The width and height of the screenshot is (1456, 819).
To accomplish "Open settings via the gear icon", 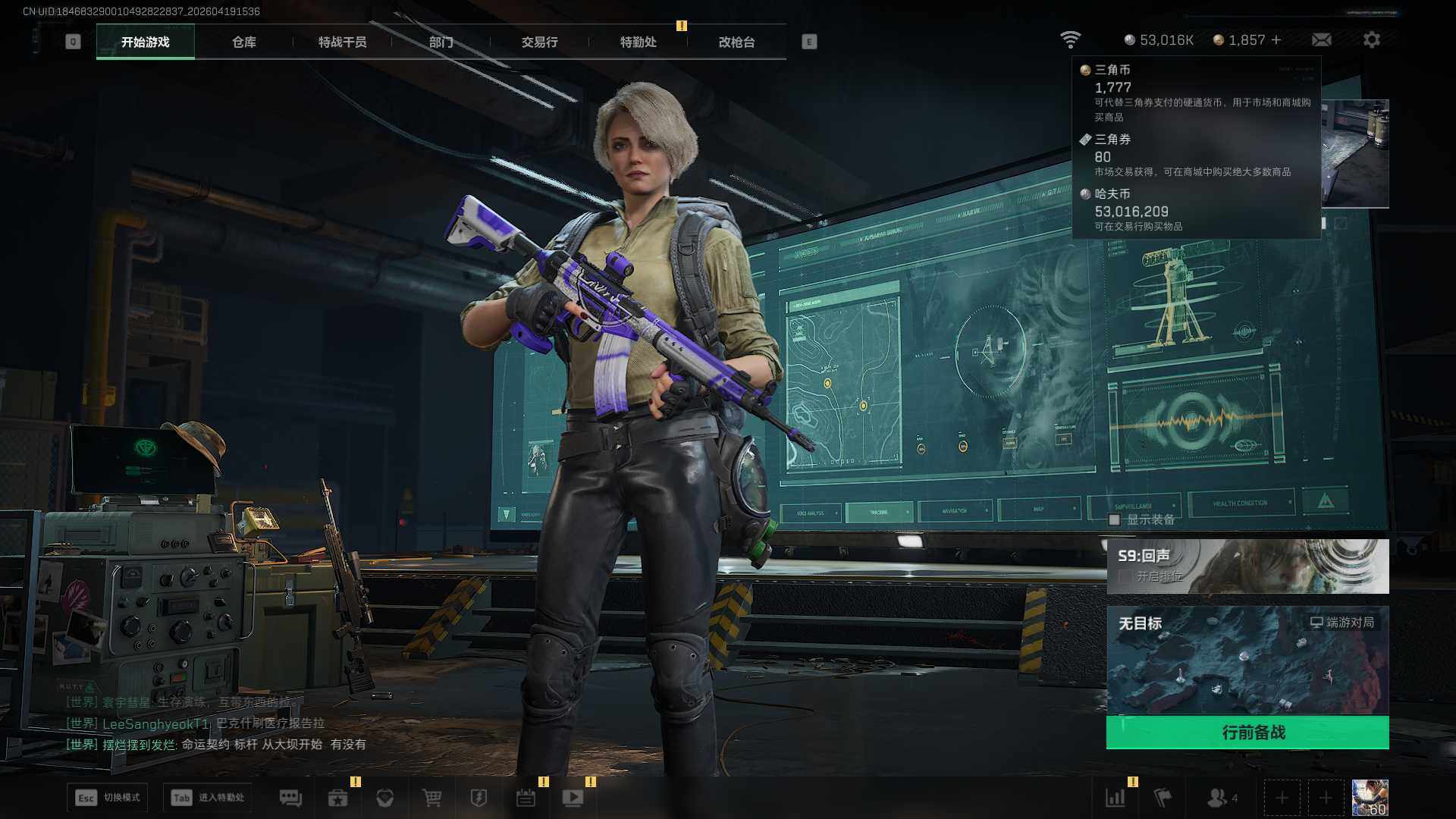I will tap(1371, 40).
